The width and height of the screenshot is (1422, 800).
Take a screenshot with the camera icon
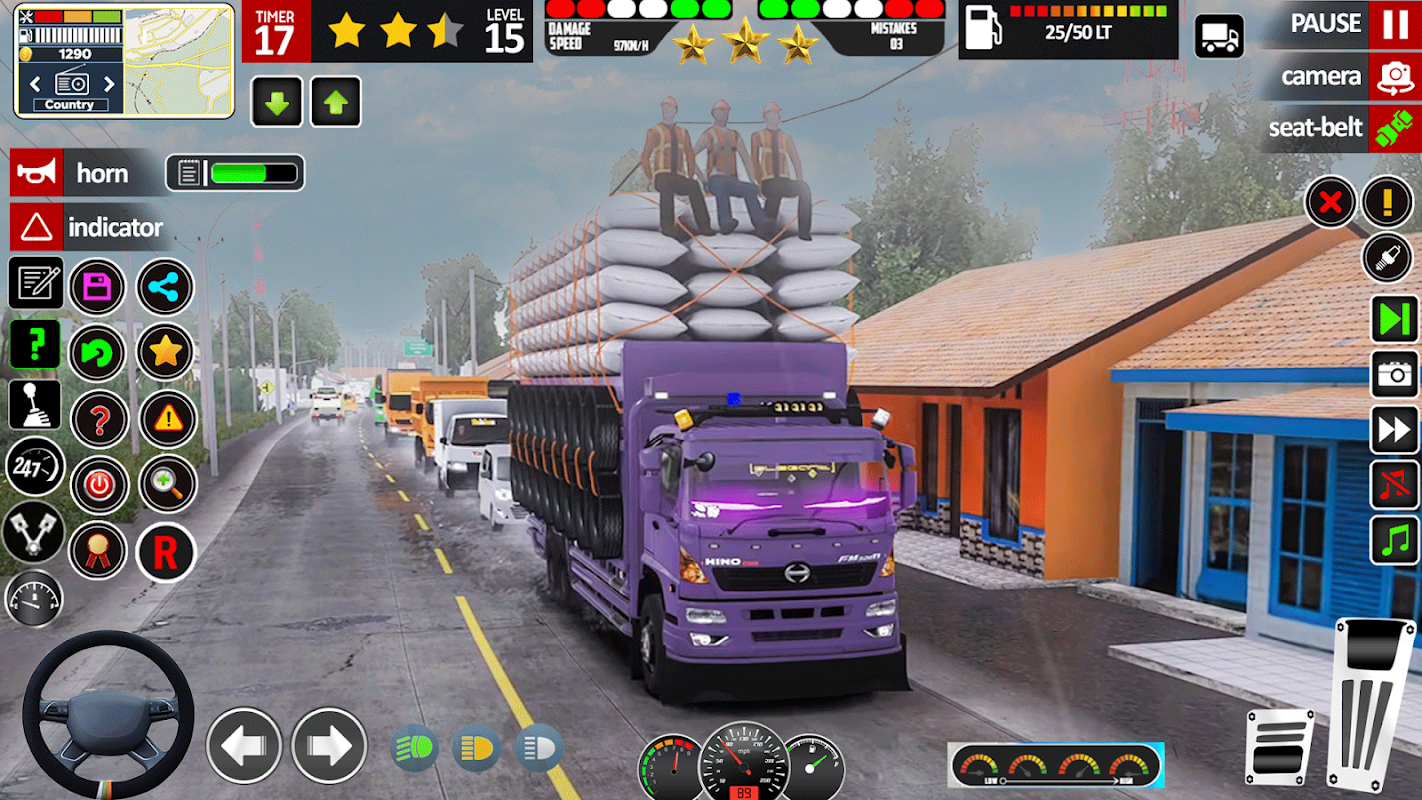click(x=1394, y=374)
